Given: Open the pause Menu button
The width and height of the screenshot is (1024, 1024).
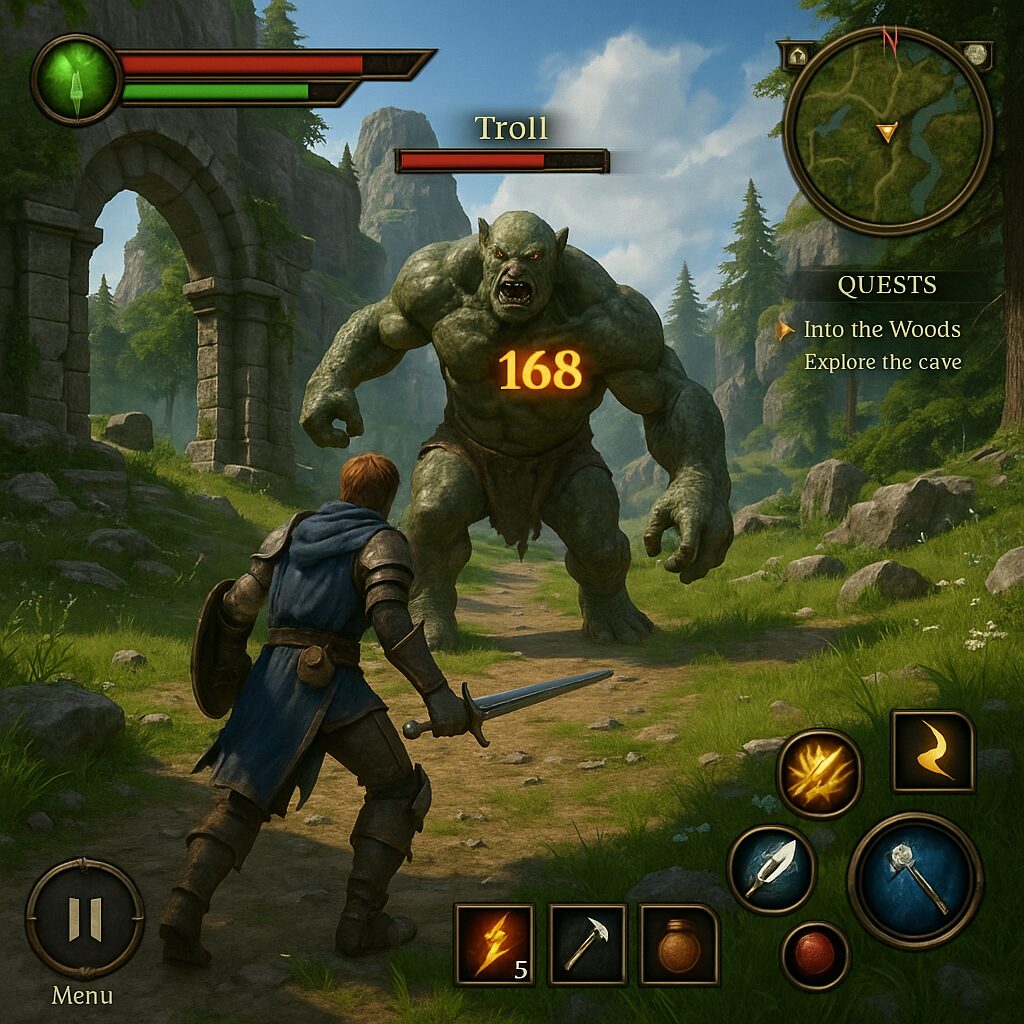Looking at the screenshot, I should (x=84, y=918).
